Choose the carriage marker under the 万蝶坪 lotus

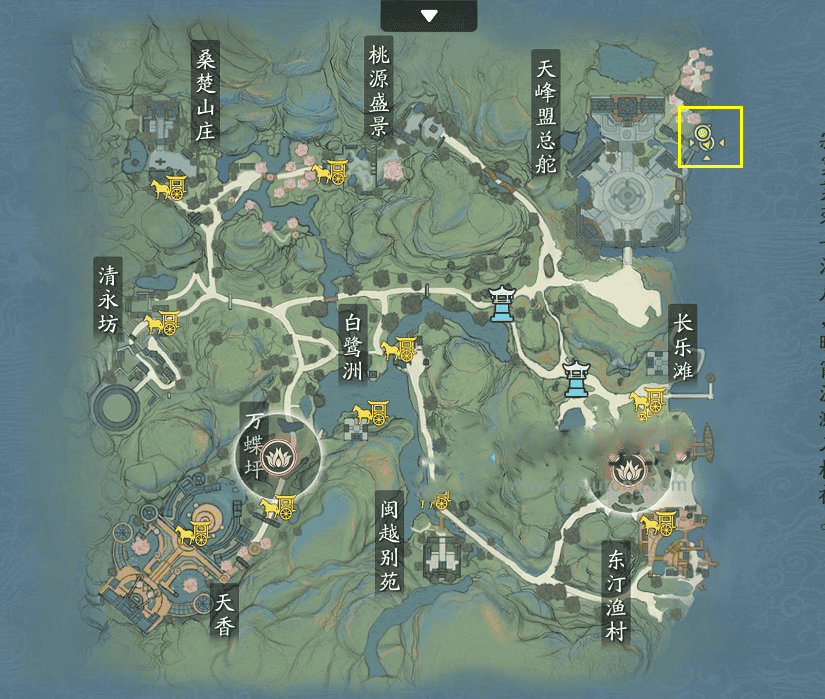277,507
